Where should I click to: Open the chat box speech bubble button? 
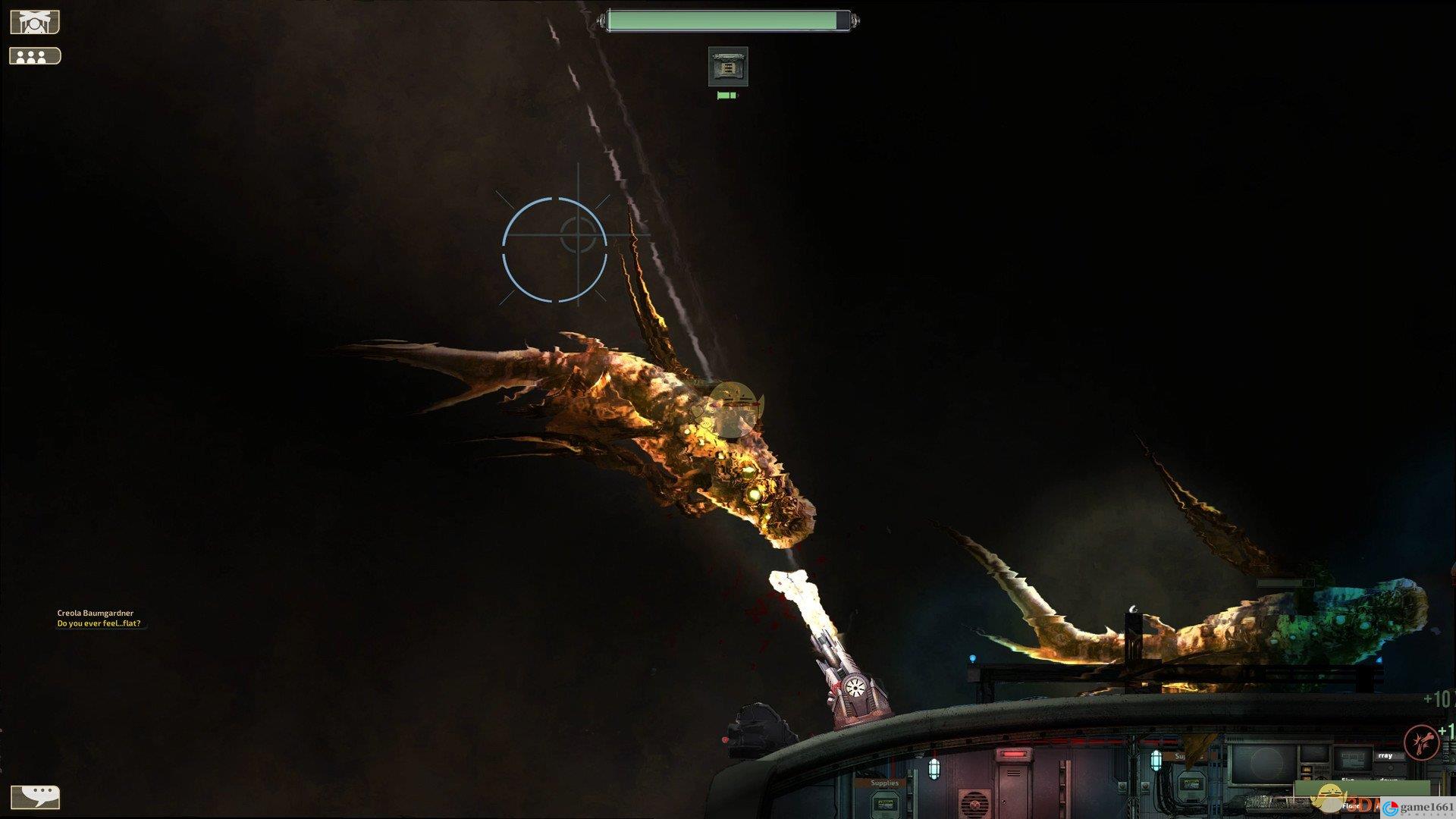point(36,796)
